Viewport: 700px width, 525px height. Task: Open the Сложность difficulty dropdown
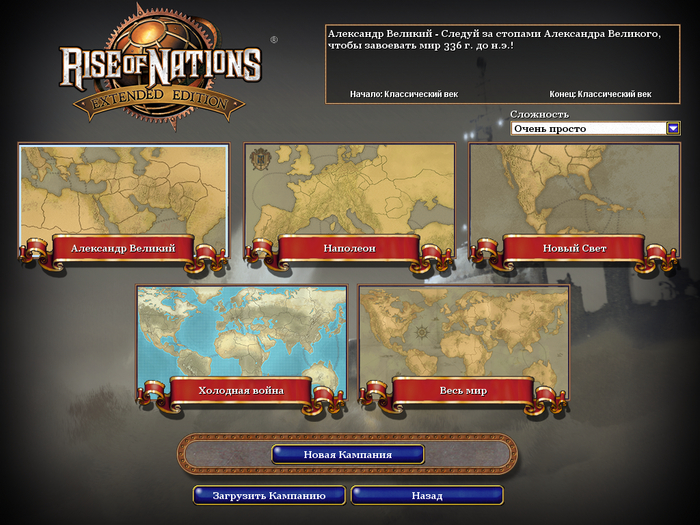point(673,128)
